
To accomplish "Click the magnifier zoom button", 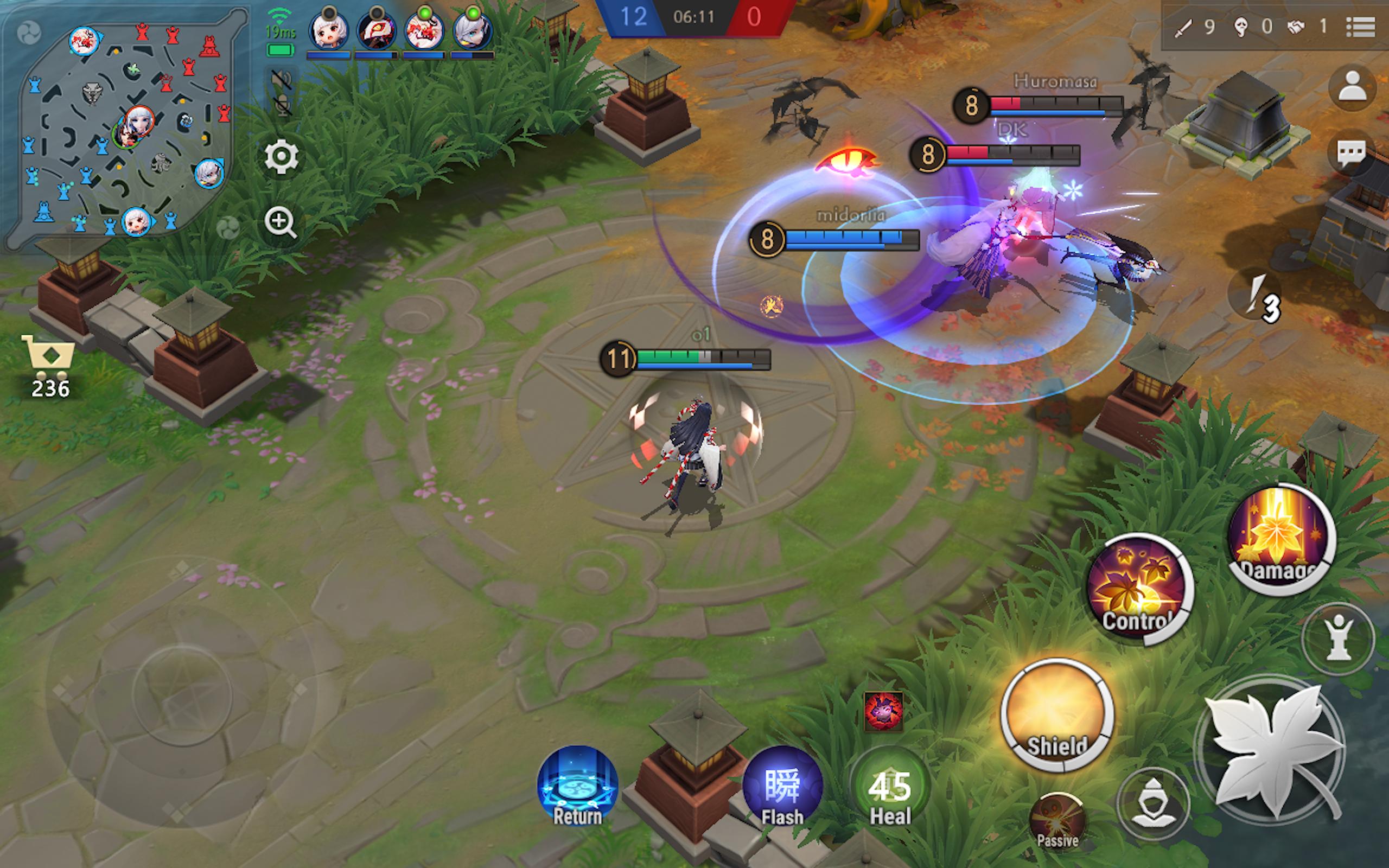I will coord(280,222).
